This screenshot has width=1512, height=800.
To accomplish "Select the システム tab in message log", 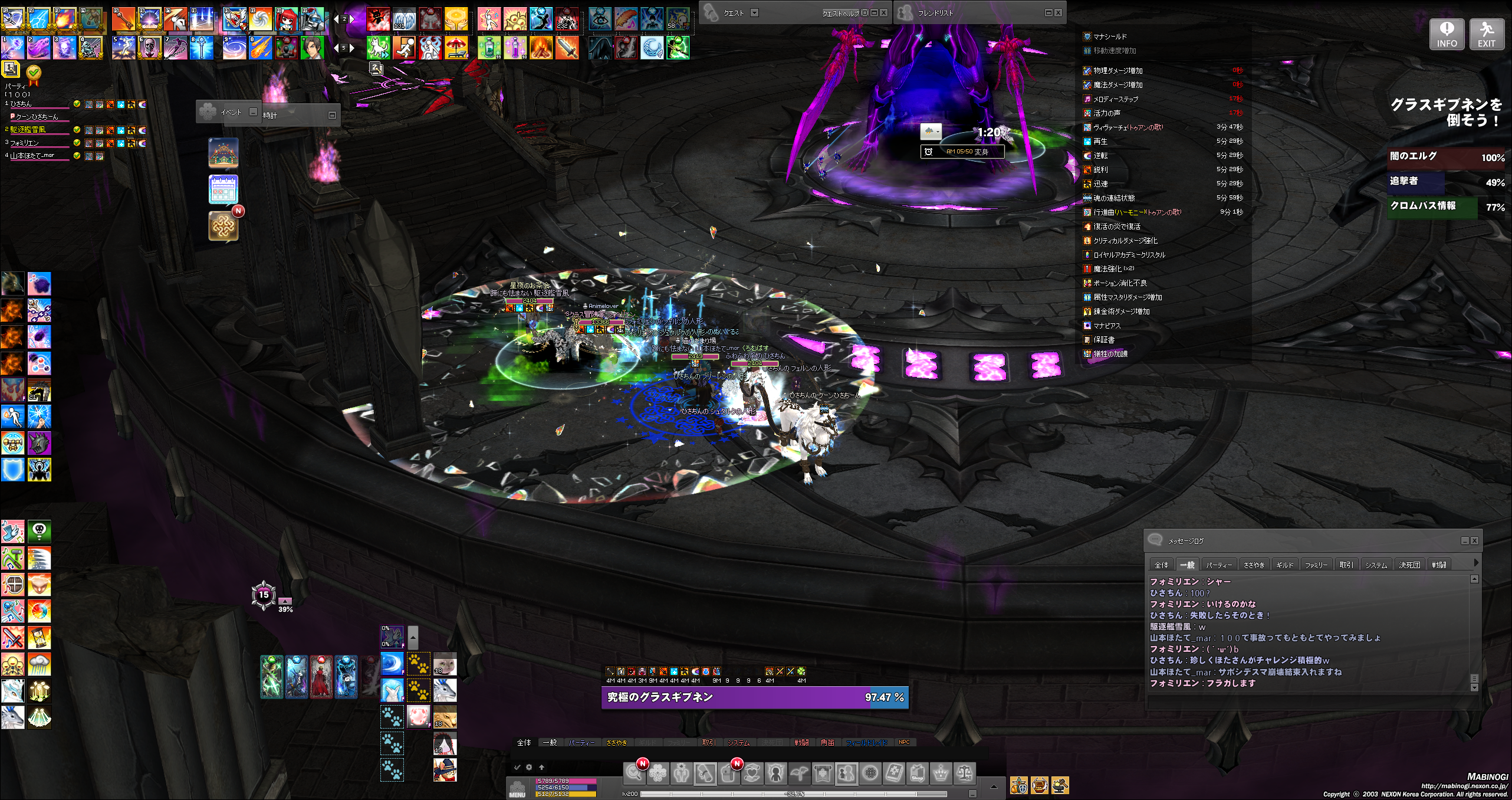I will 1376,565.
